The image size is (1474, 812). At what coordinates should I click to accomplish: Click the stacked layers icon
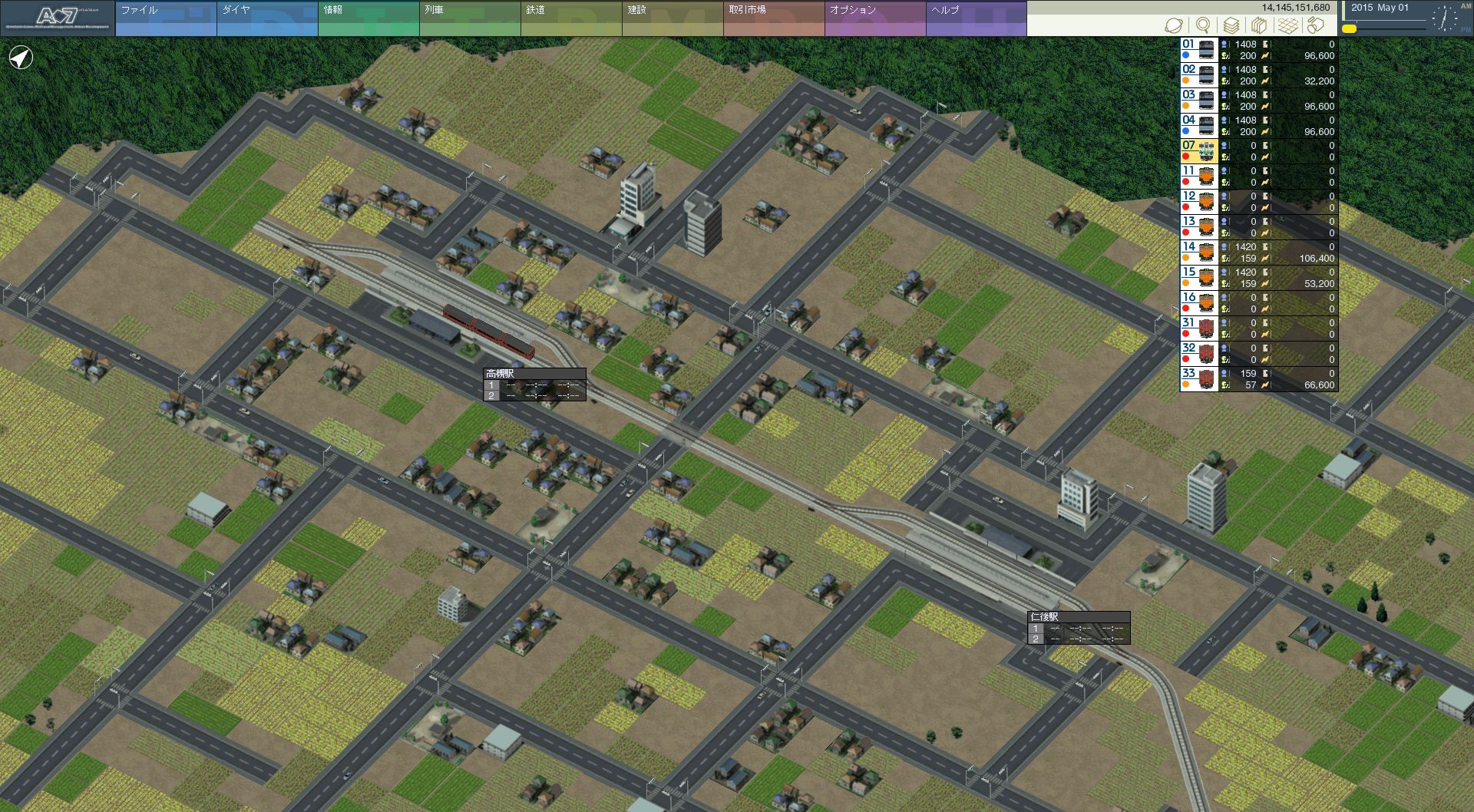click(x=1231, y=25)
